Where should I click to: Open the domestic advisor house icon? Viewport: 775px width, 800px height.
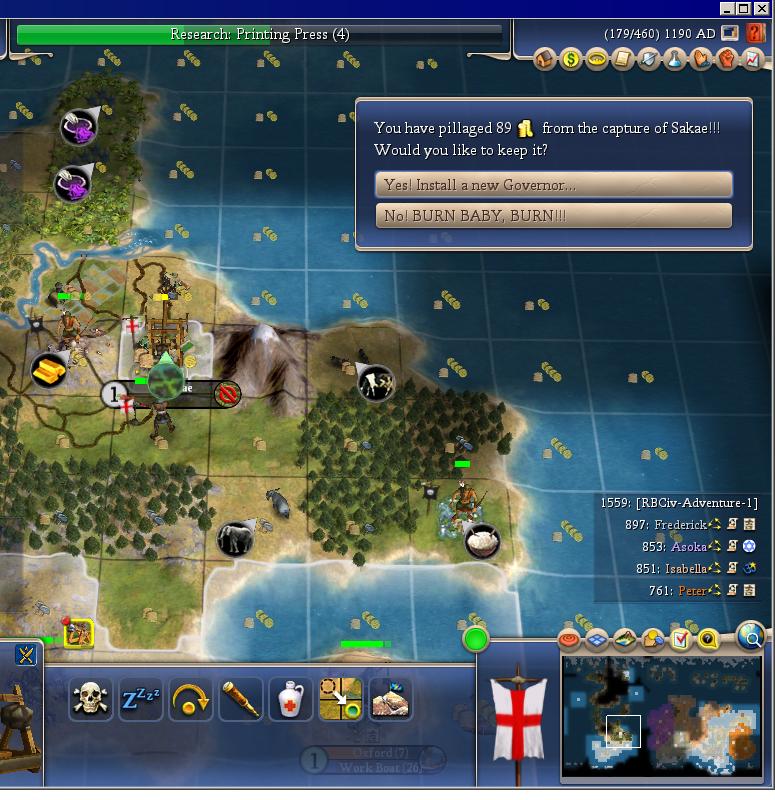545,59
